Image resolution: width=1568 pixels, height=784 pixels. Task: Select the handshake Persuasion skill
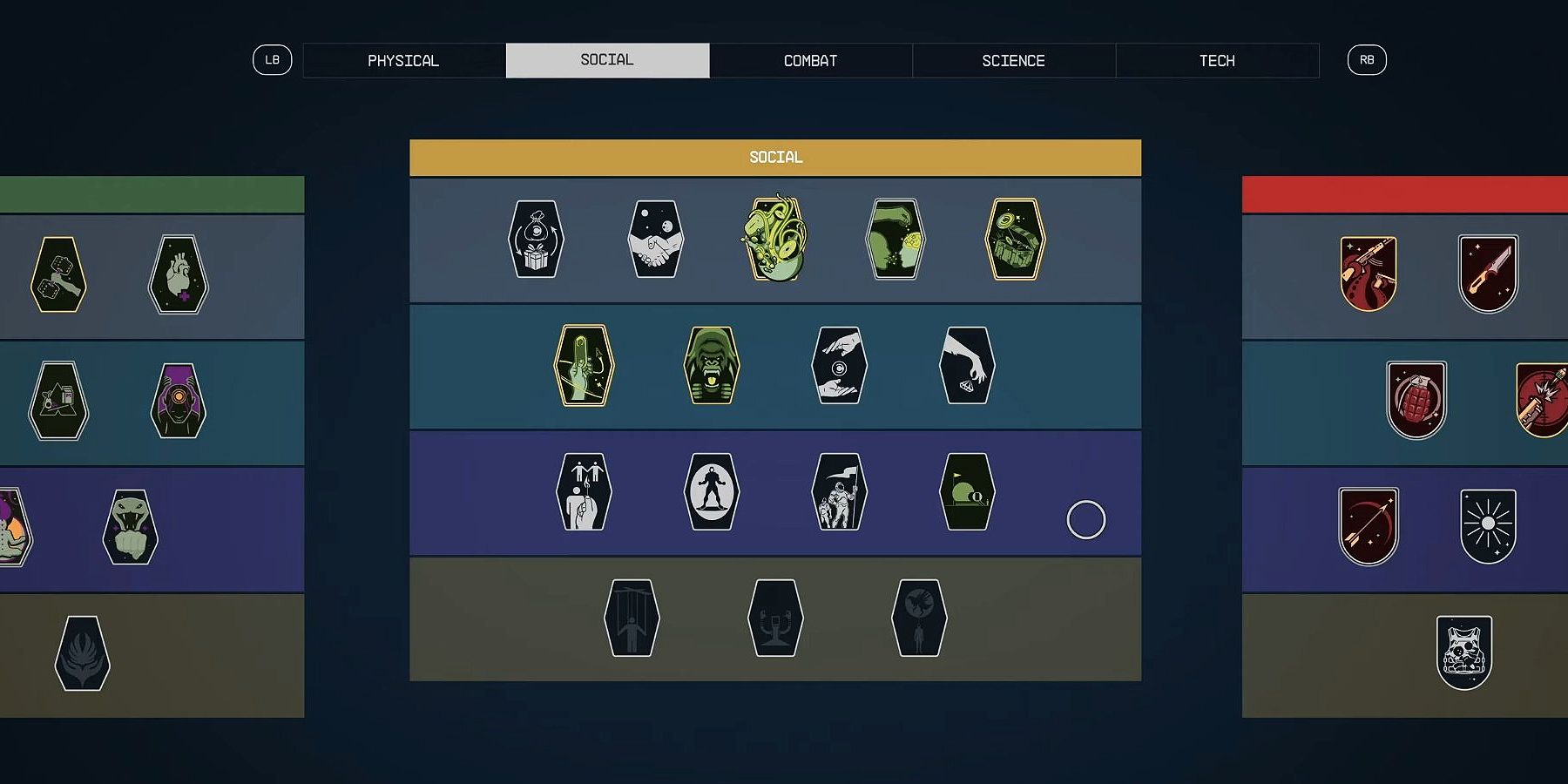pyautogui.click(x=654, y=242)
